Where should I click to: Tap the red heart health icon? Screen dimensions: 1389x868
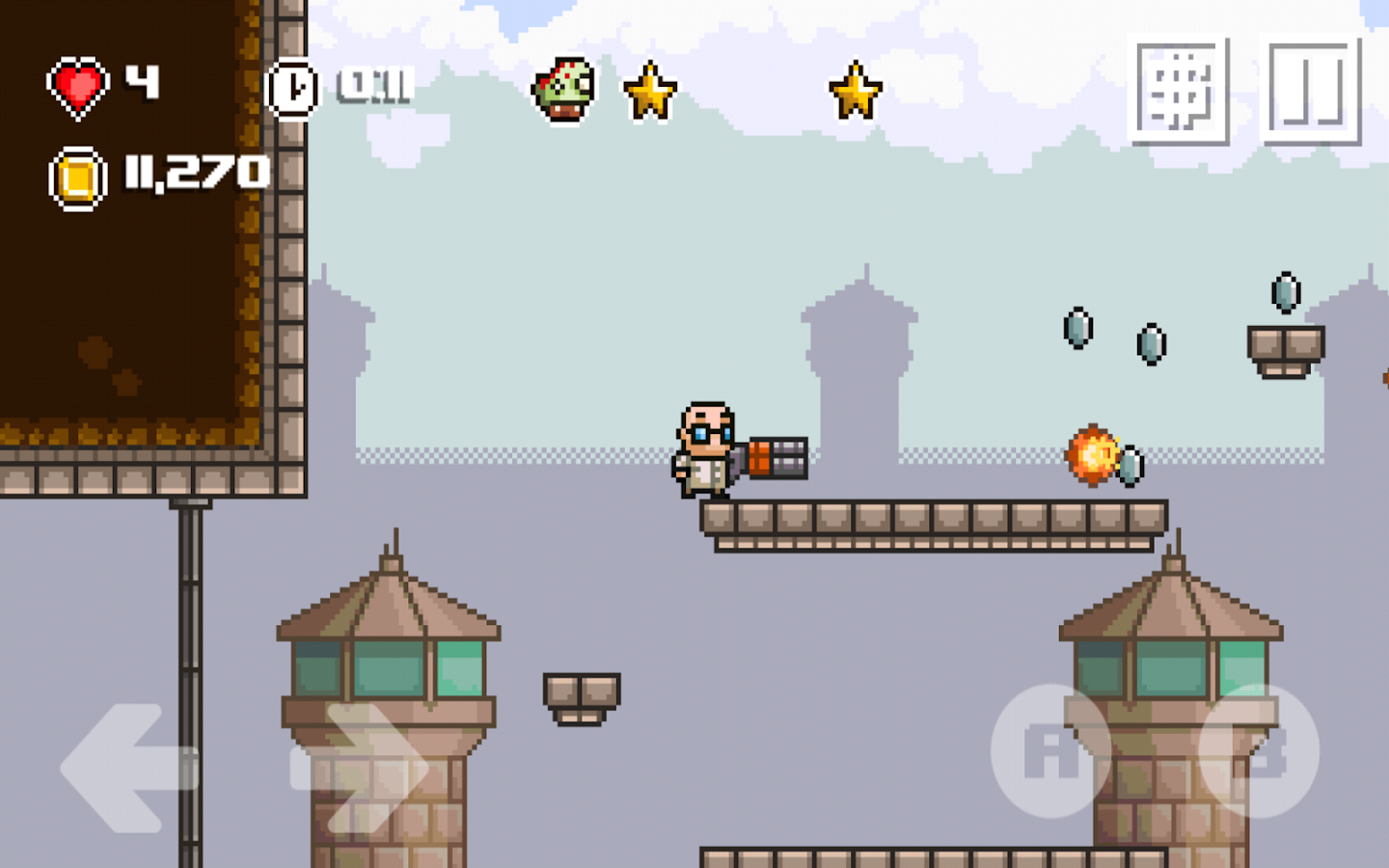(79, 85)
